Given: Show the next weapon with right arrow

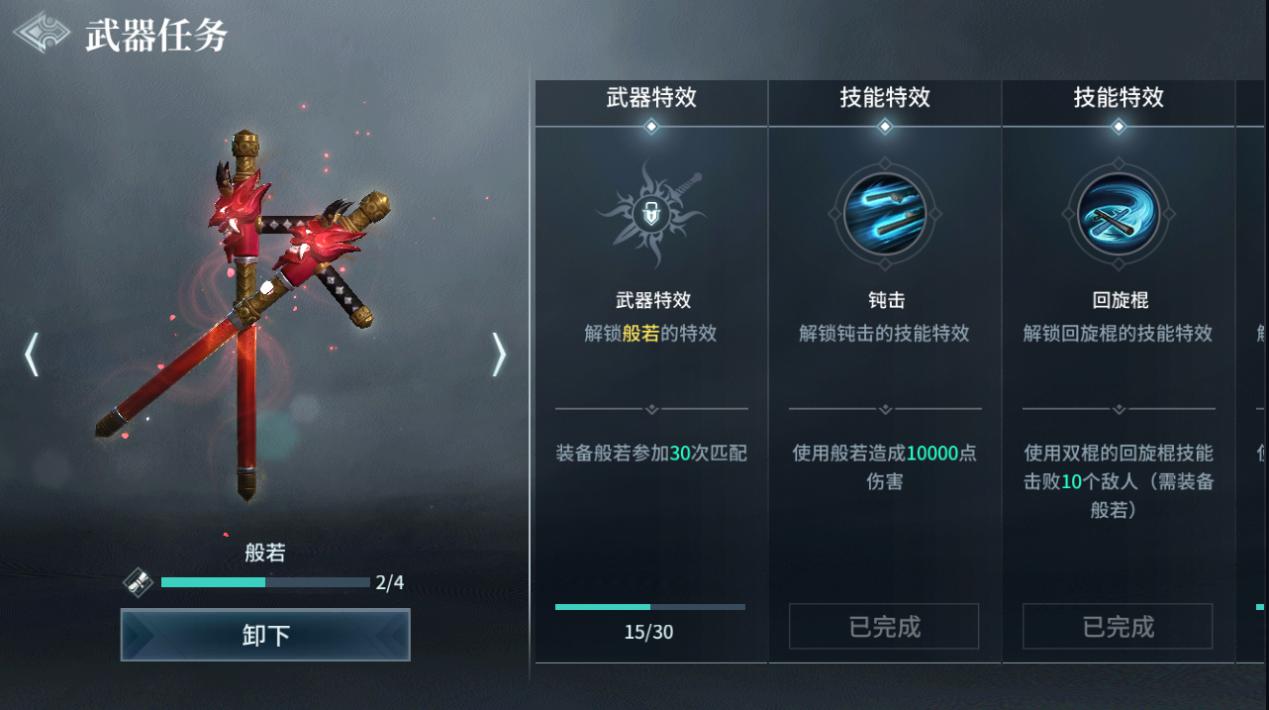Looking at the screenshot, I should pos(498,354).
